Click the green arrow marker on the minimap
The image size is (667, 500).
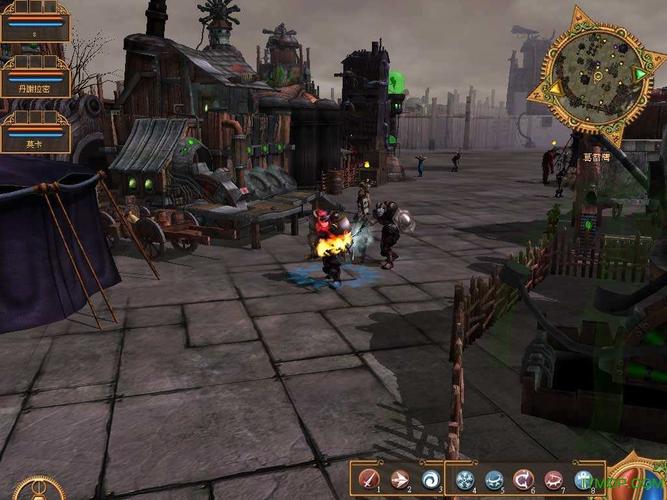pyautogui.click(x=638, y=74)
